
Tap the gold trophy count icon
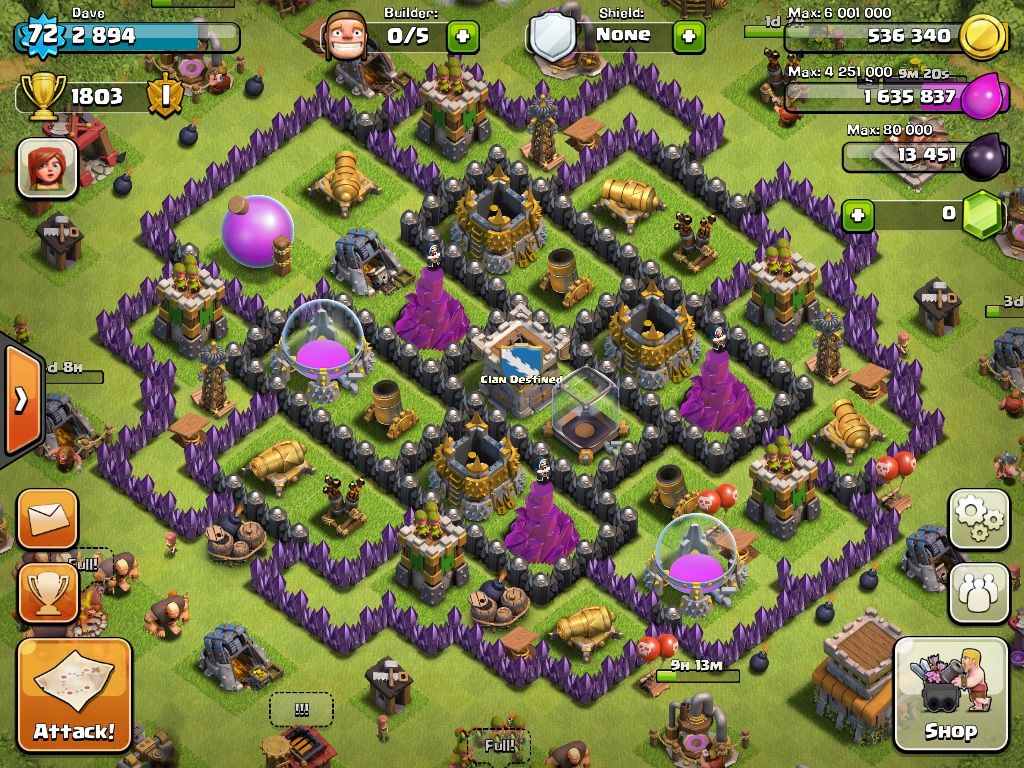pos(45,96)
